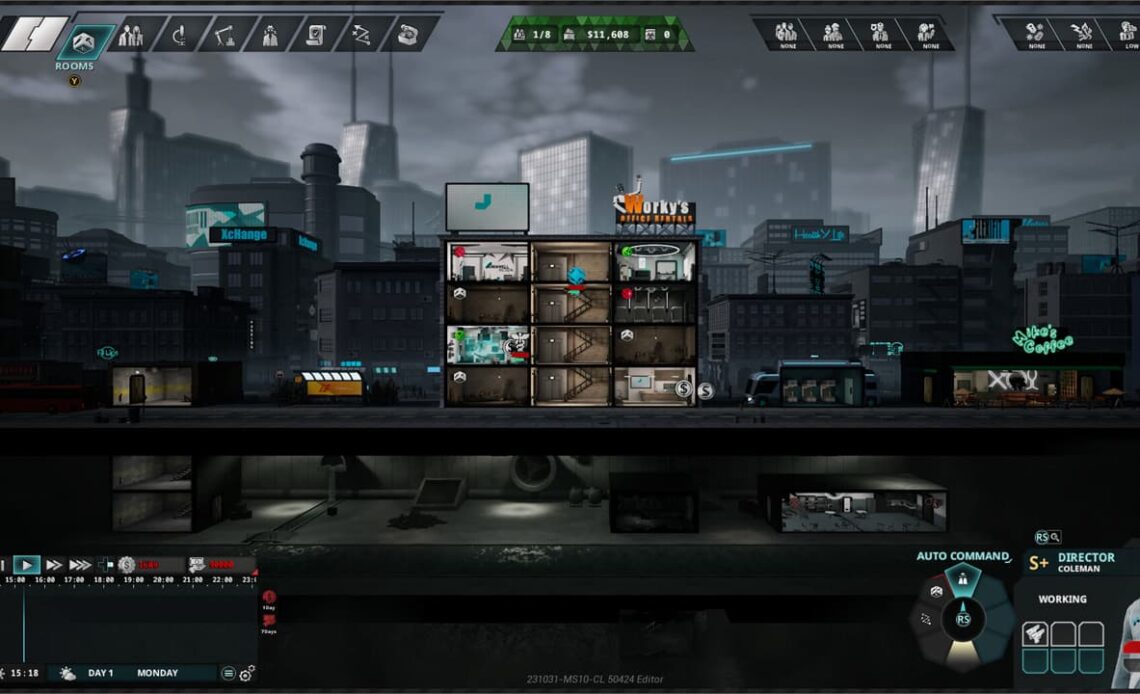
Task: Select the zigzag arrows toolbar icon
Action: pyautogui.click(x=360, y=35)
